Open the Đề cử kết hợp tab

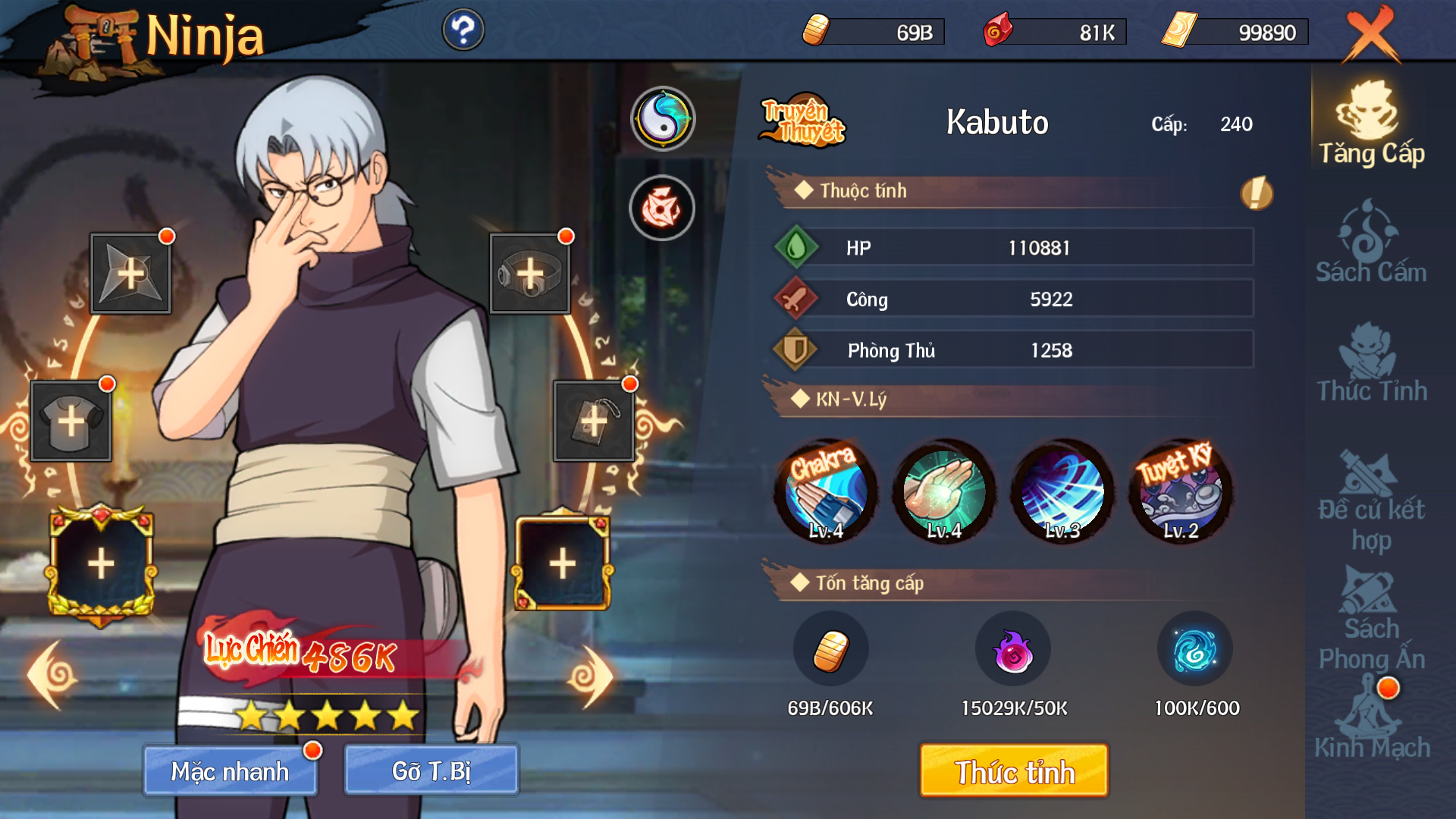(1371, 500)
